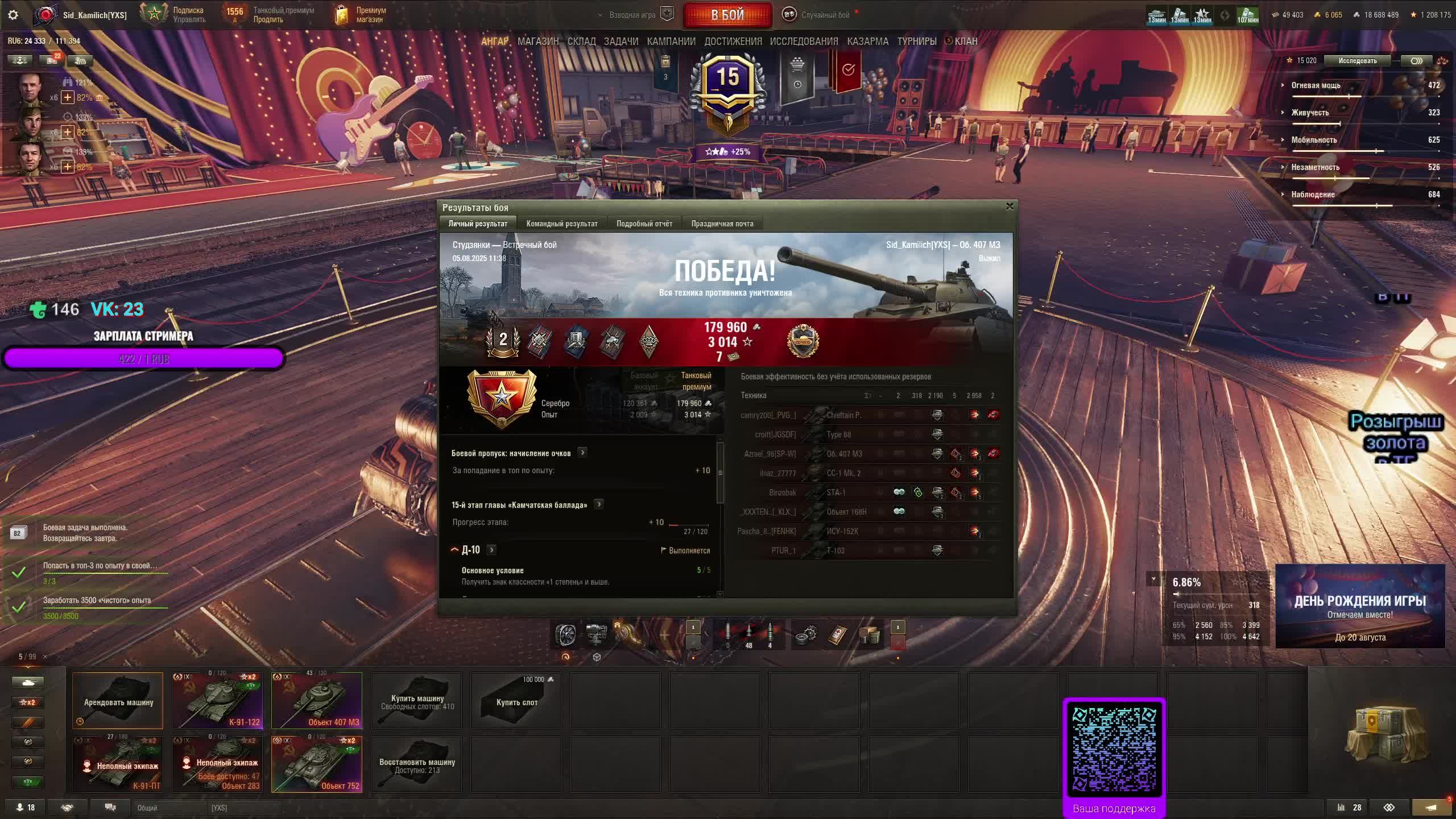Open the КАЗАРМА menu

pyautogui.click(x=867, y=41)
